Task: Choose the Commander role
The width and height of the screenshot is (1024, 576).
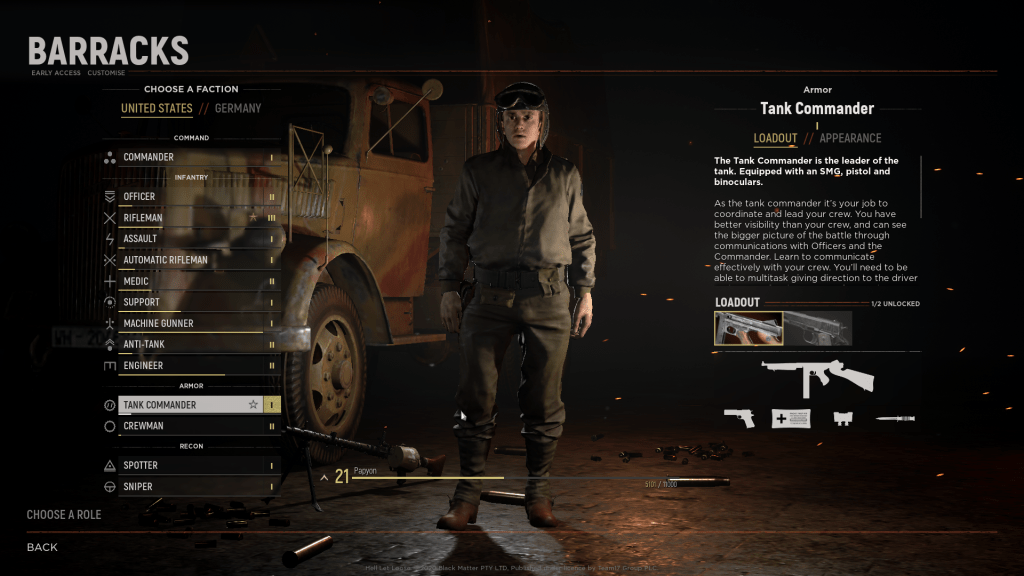Action: point(190,157)
